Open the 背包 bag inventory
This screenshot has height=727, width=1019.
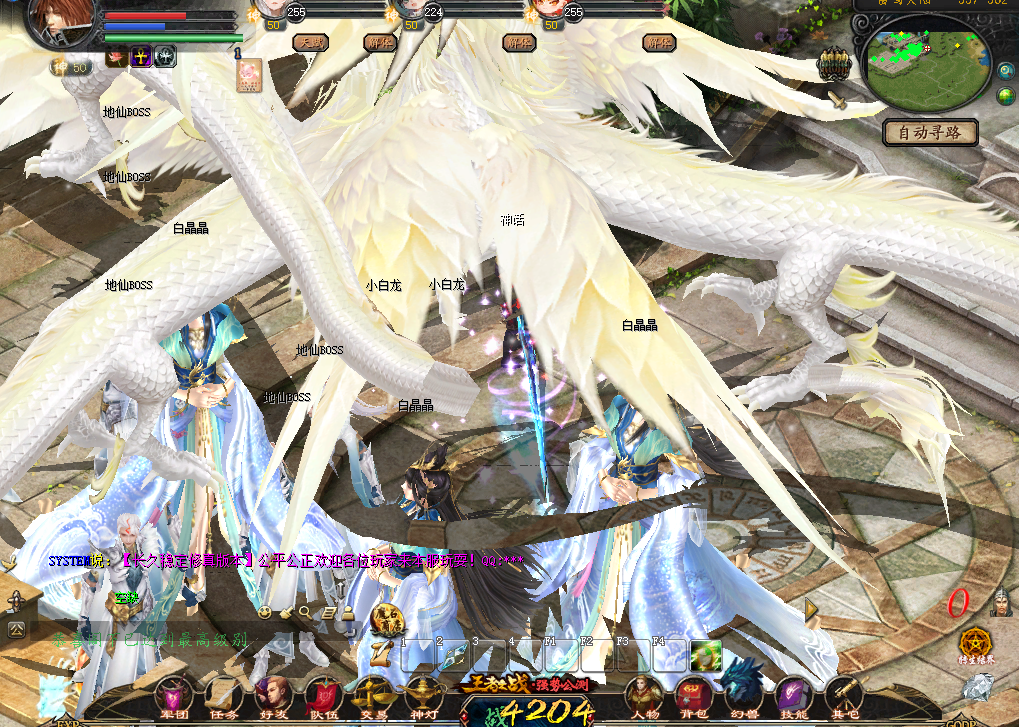click(x=692, y=696)
